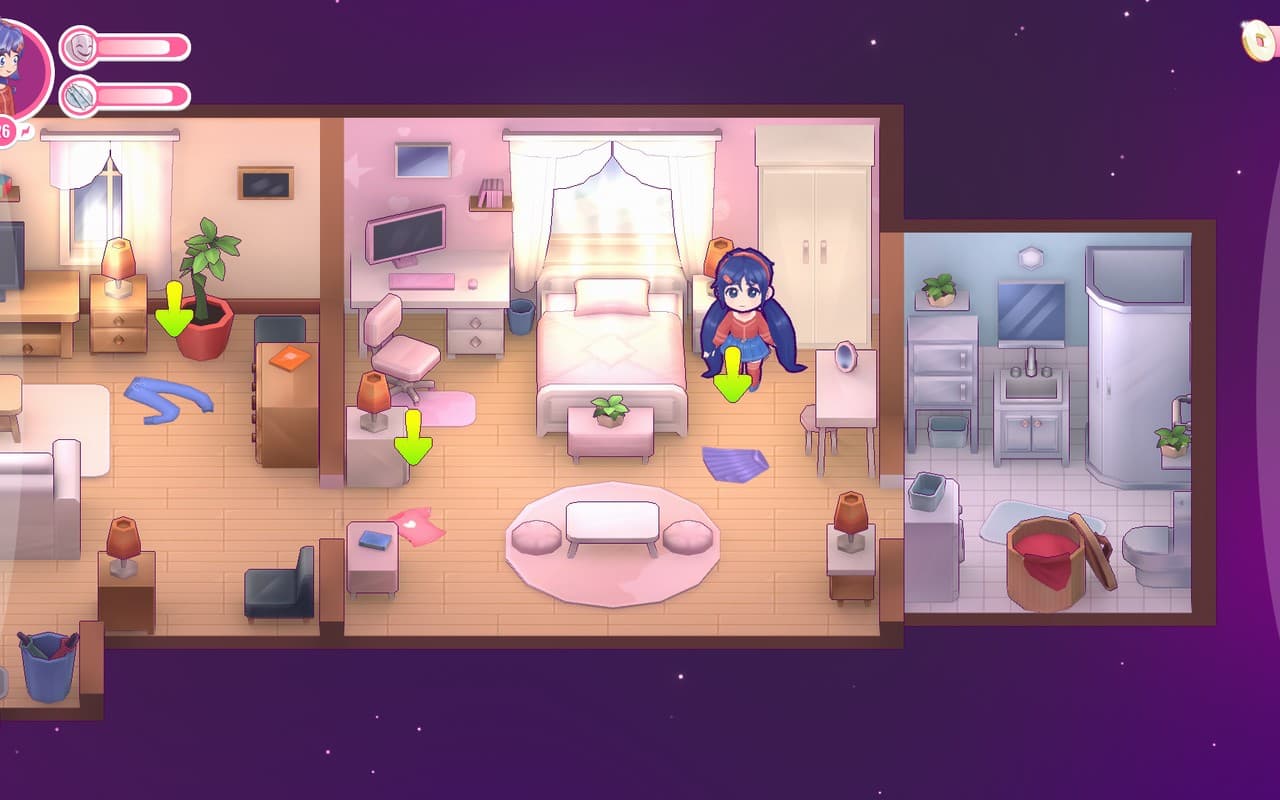Click the cutlery plate icon on the hunger bar
The image size is (1280, 800).
[x=80, y=95]
